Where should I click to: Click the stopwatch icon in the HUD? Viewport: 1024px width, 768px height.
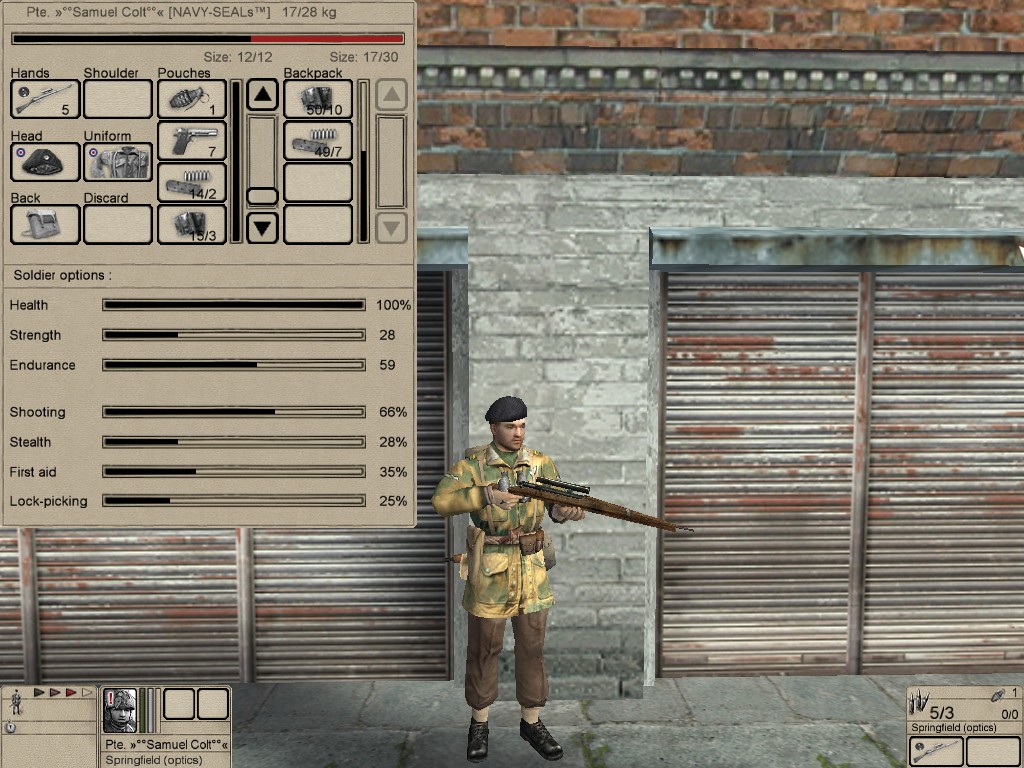[10, 728]
